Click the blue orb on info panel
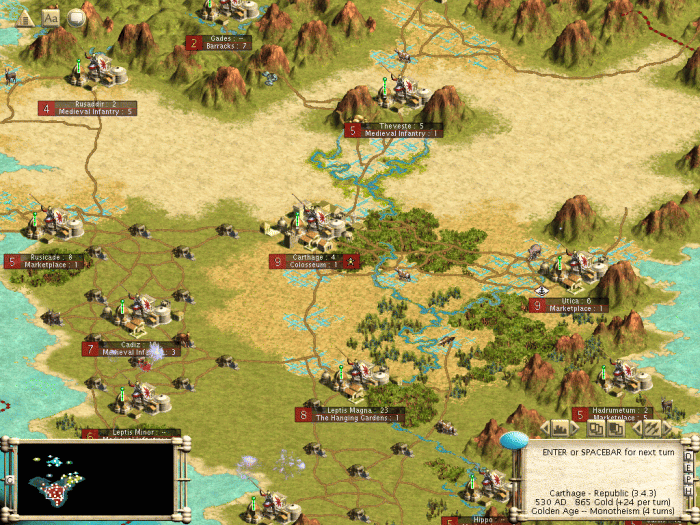This screenshot has height=525, width=700. [x=514, y=441]
